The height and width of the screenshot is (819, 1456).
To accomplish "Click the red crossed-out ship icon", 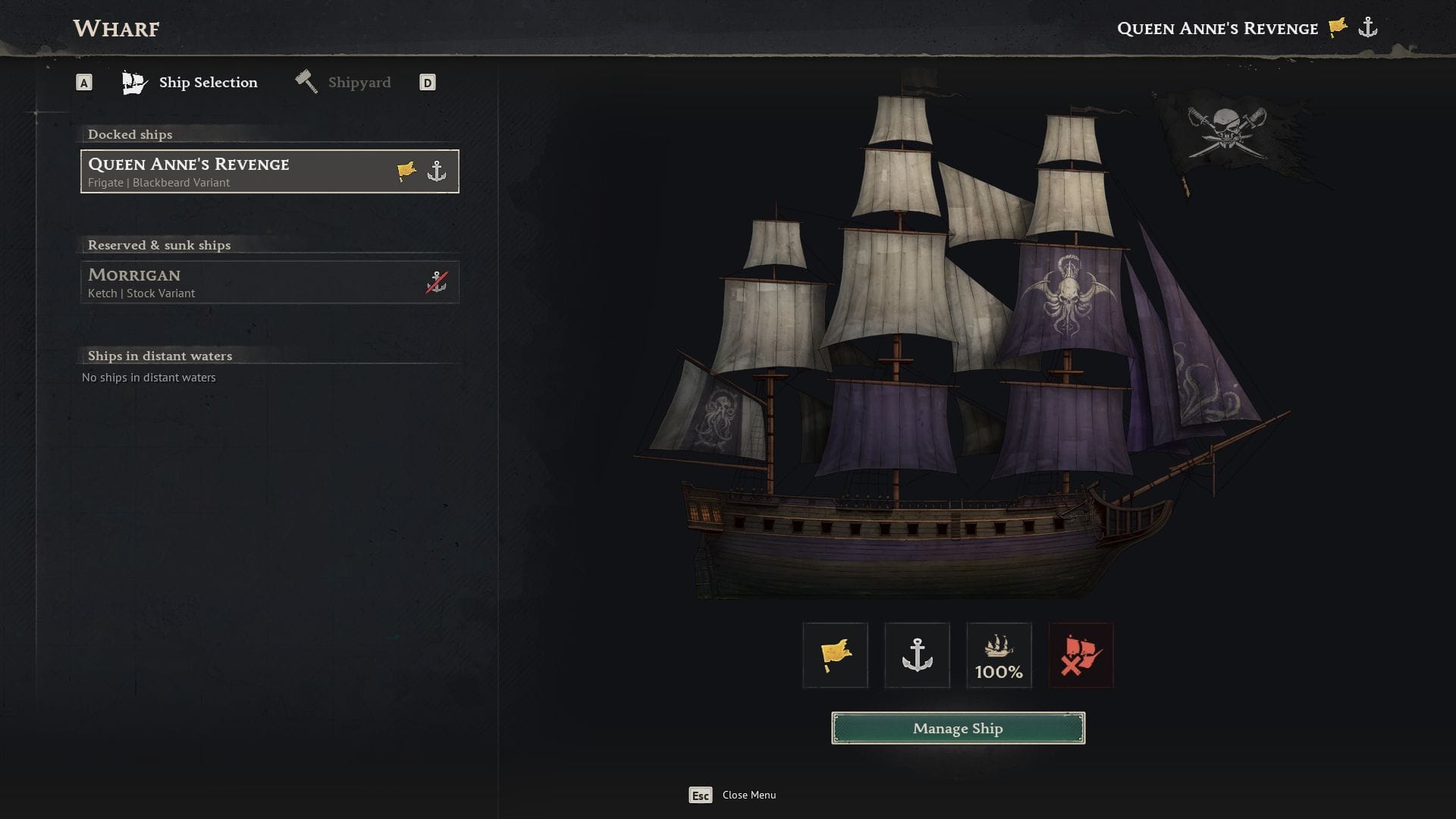I will tap(1081, 655).
